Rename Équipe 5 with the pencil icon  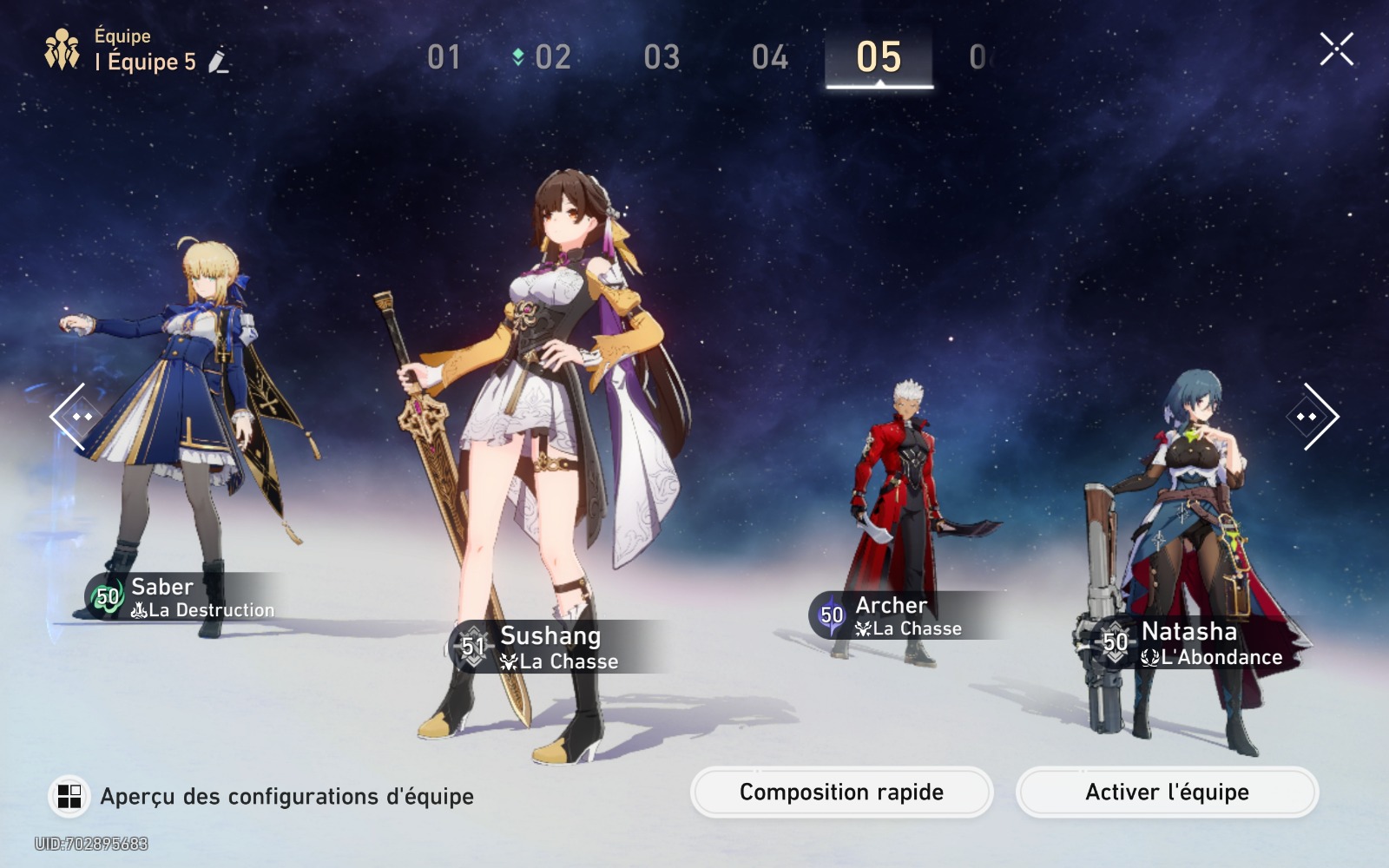[219, 62]
